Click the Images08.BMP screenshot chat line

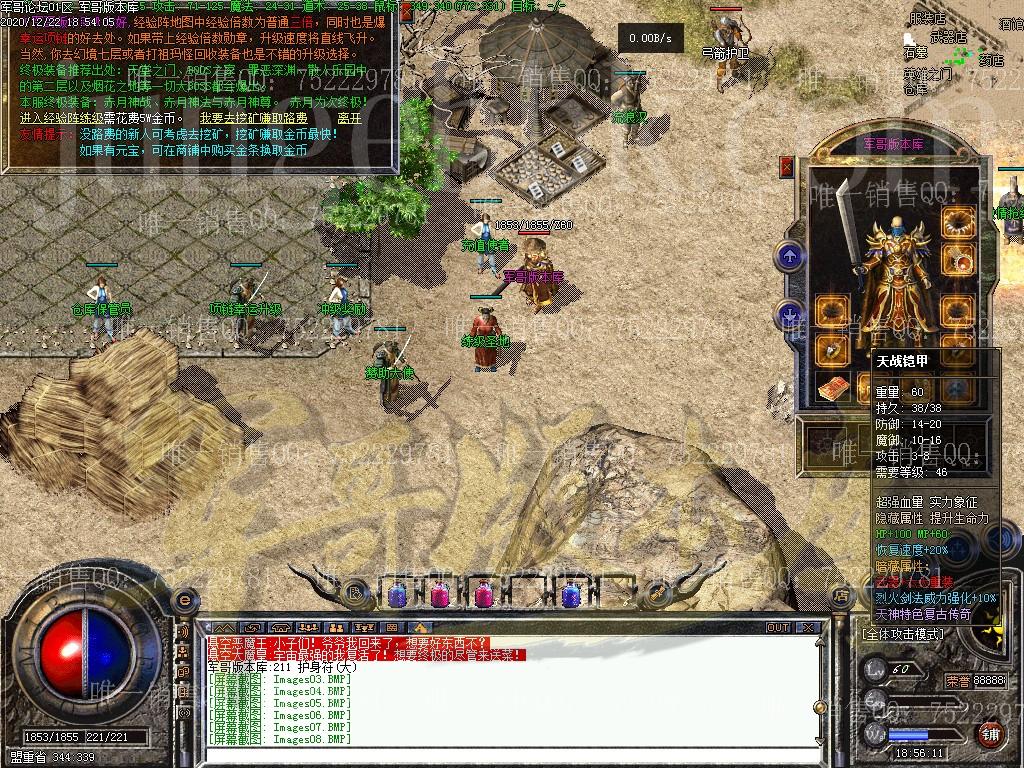(280, 739)
